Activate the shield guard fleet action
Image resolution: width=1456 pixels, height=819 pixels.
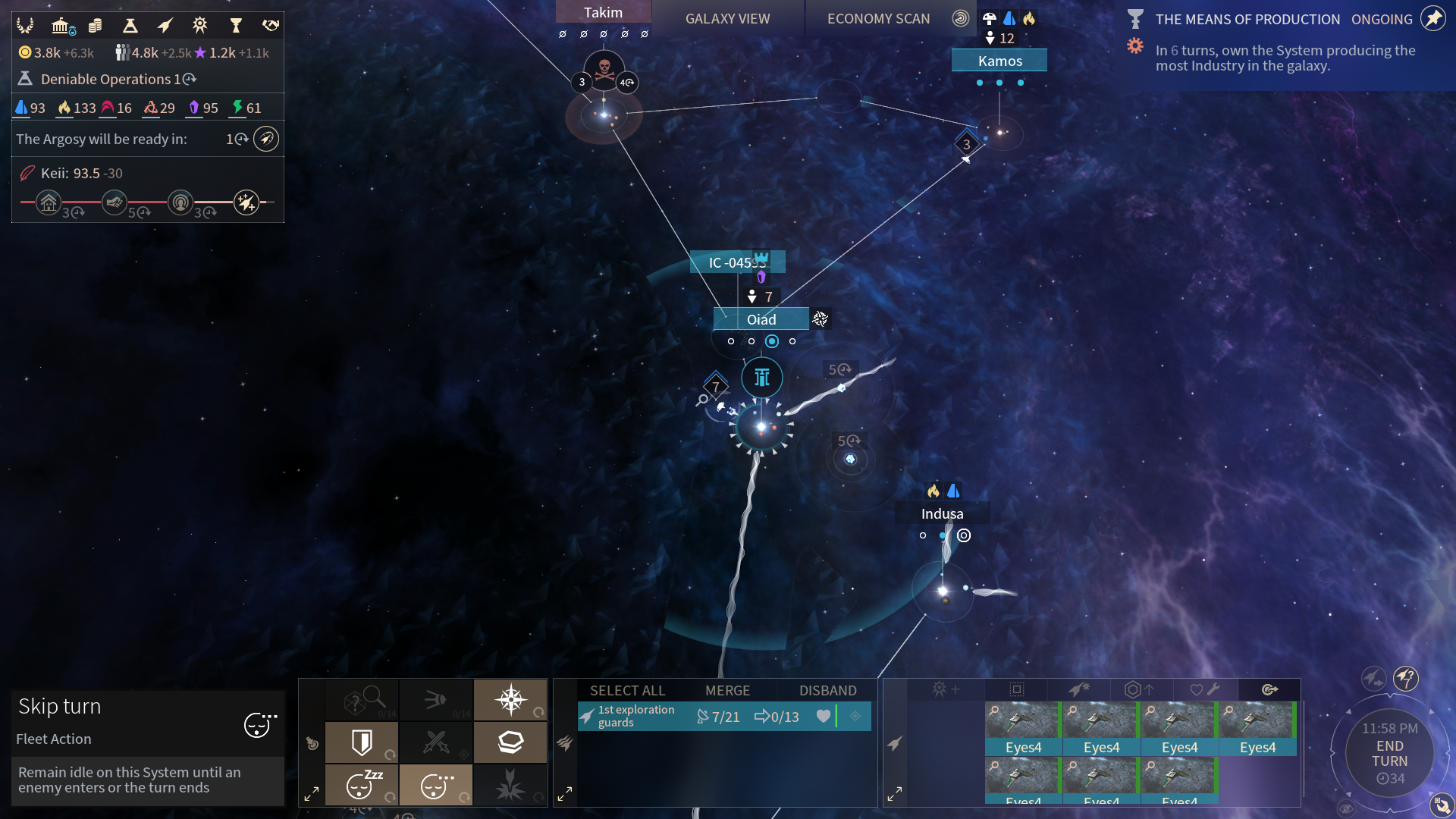point(362,742)
